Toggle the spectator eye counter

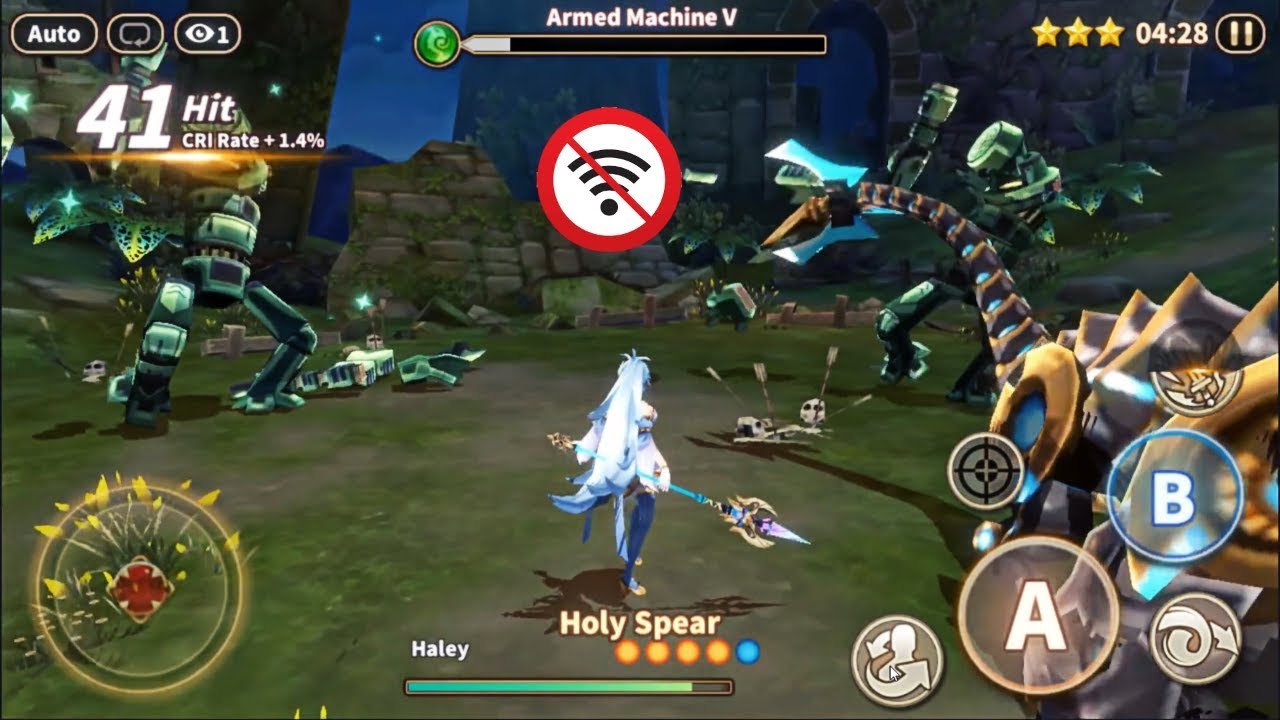tap(206, 33)
